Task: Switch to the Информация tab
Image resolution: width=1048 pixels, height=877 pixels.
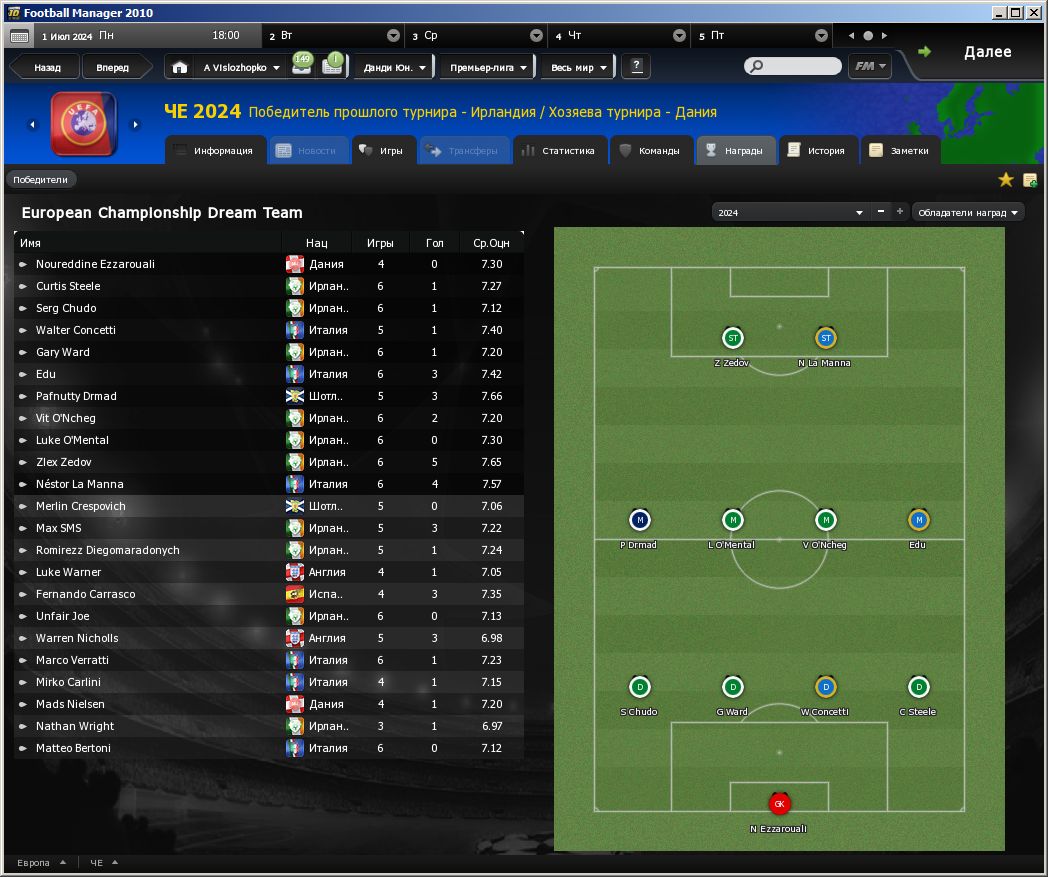Action: (x=213, y=151)
